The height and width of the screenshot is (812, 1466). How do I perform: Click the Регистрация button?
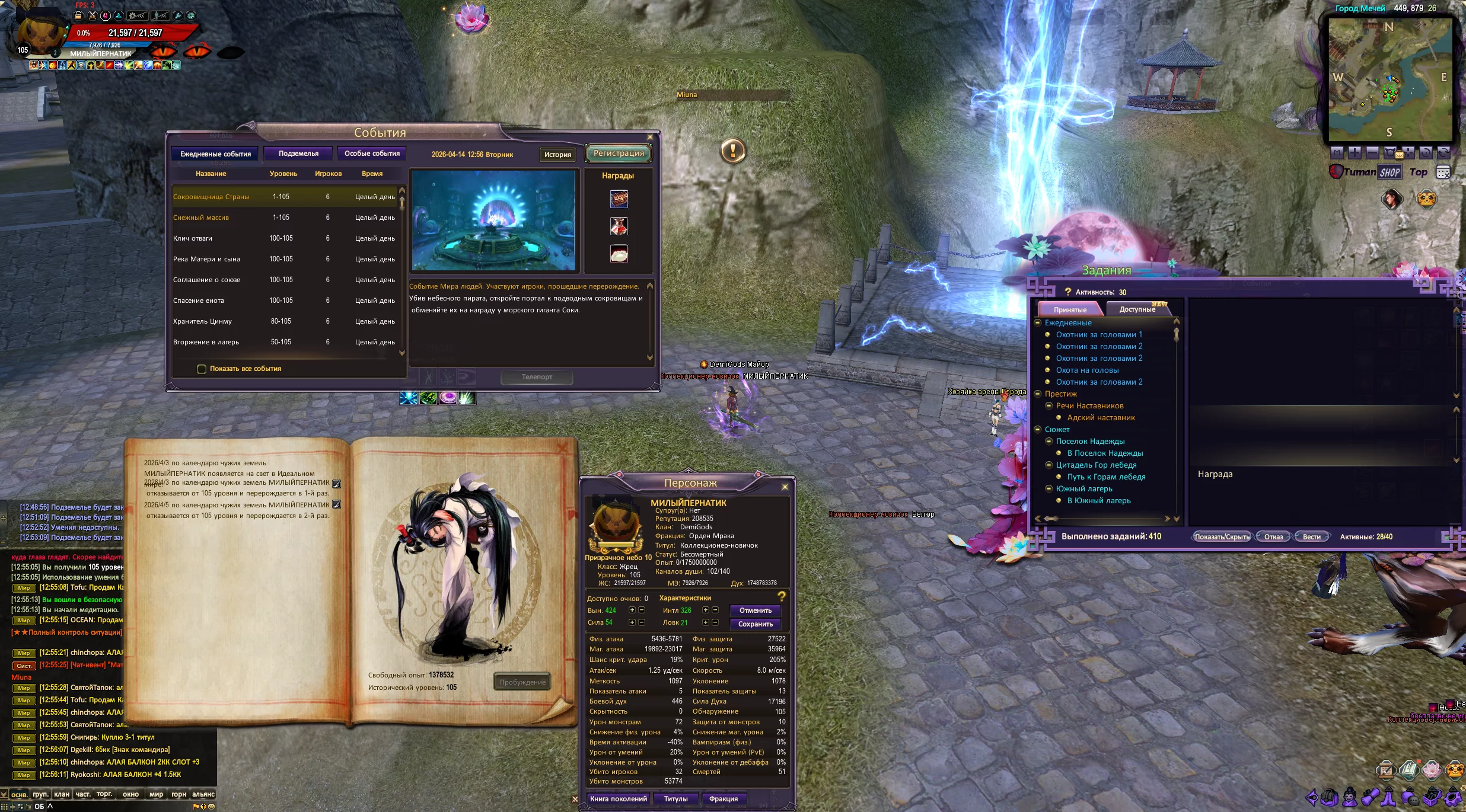click(619, 154)
